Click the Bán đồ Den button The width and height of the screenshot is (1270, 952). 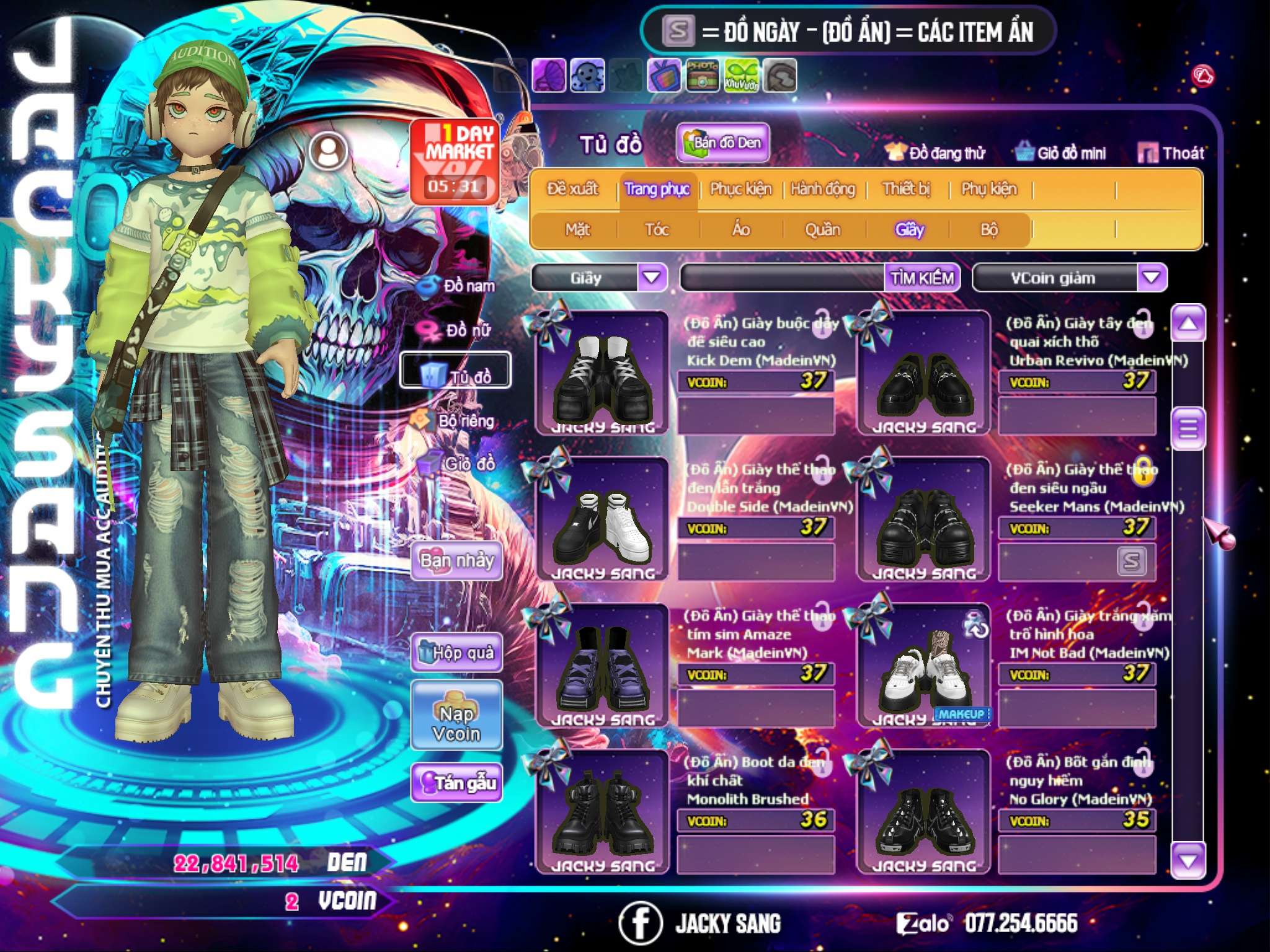723,143
